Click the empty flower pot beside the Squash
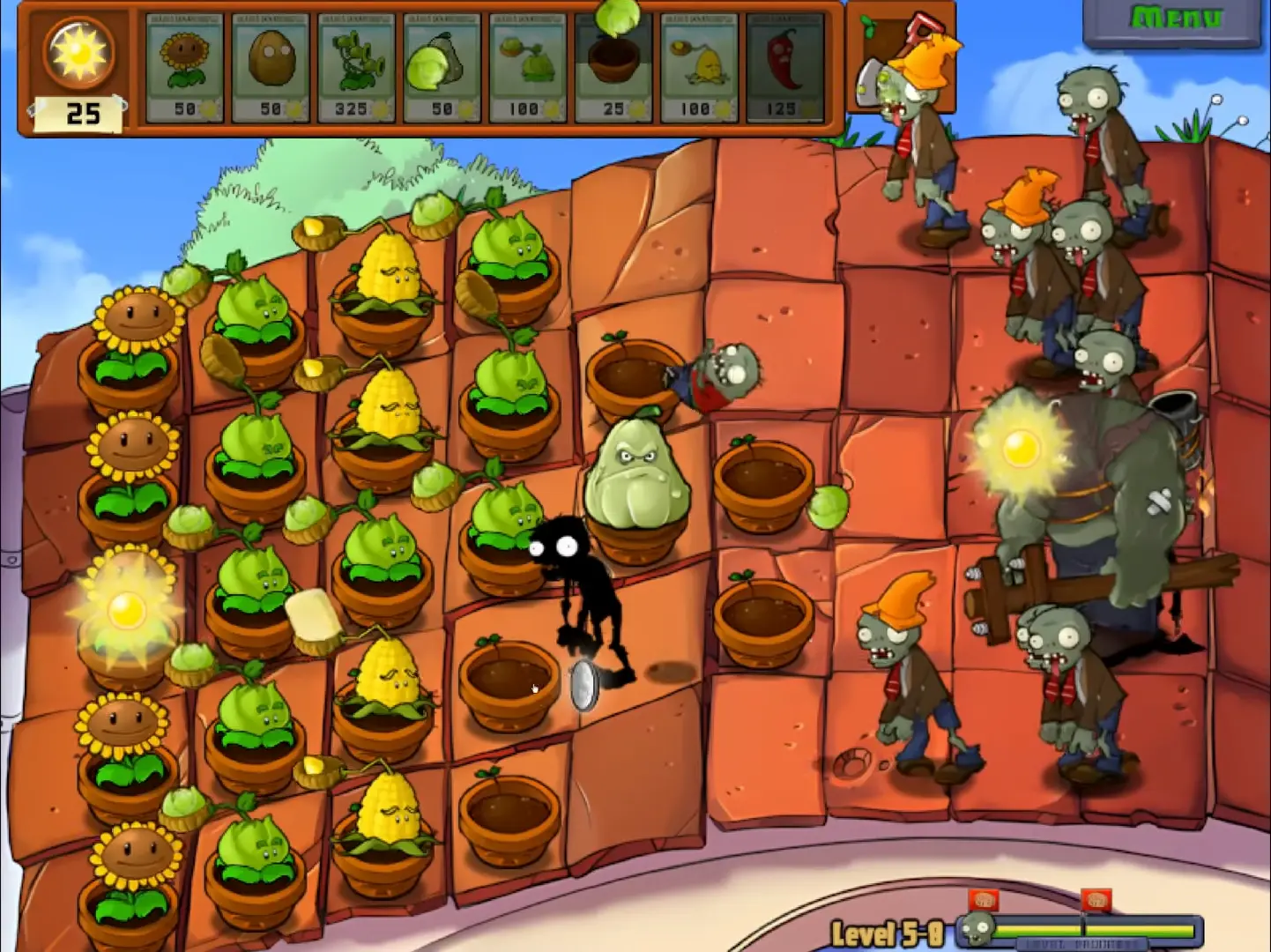Viewport: 1271px width, 952px height. coord(763,485)
